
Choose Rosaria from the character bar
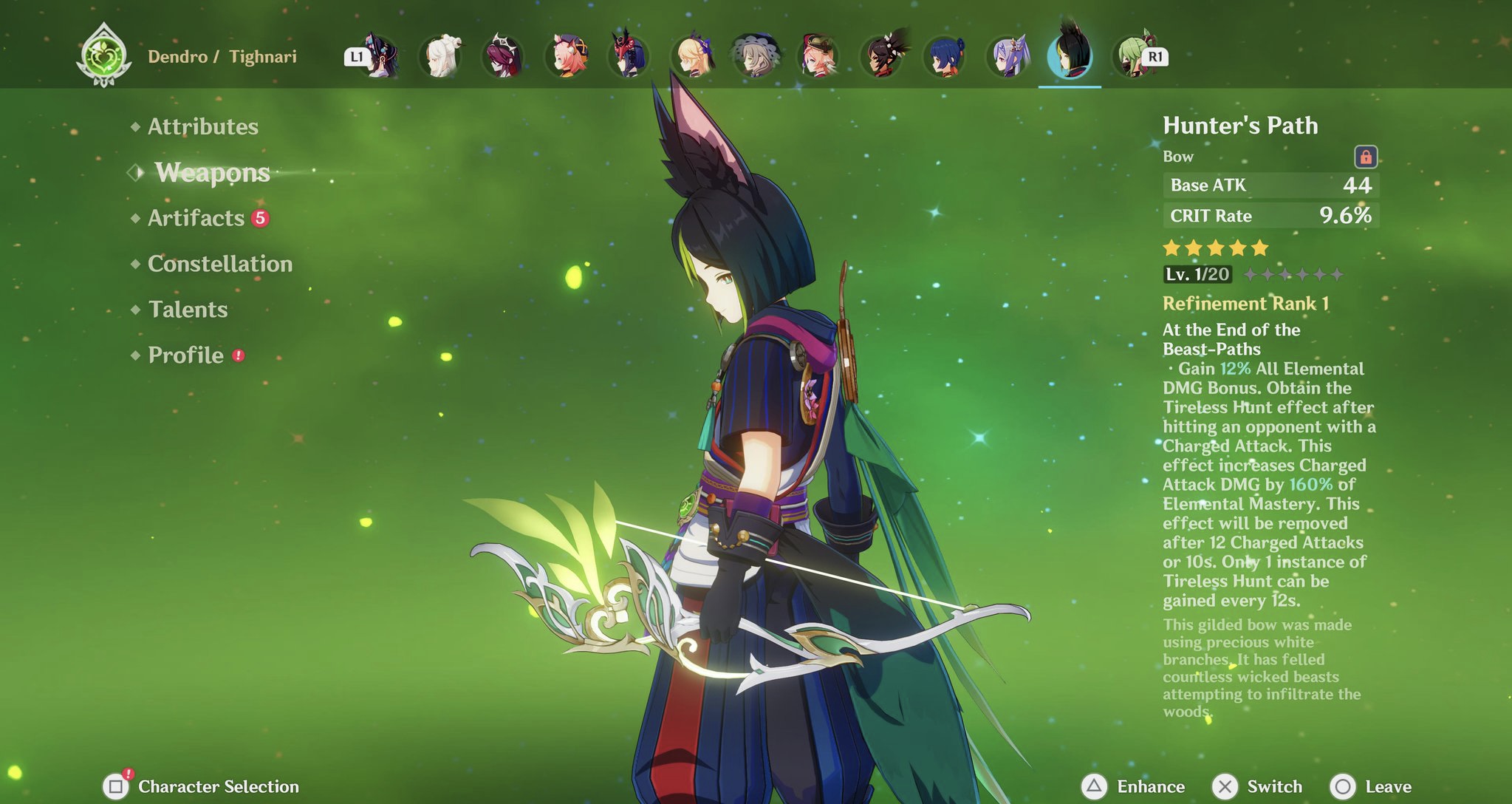pos(504,56)
